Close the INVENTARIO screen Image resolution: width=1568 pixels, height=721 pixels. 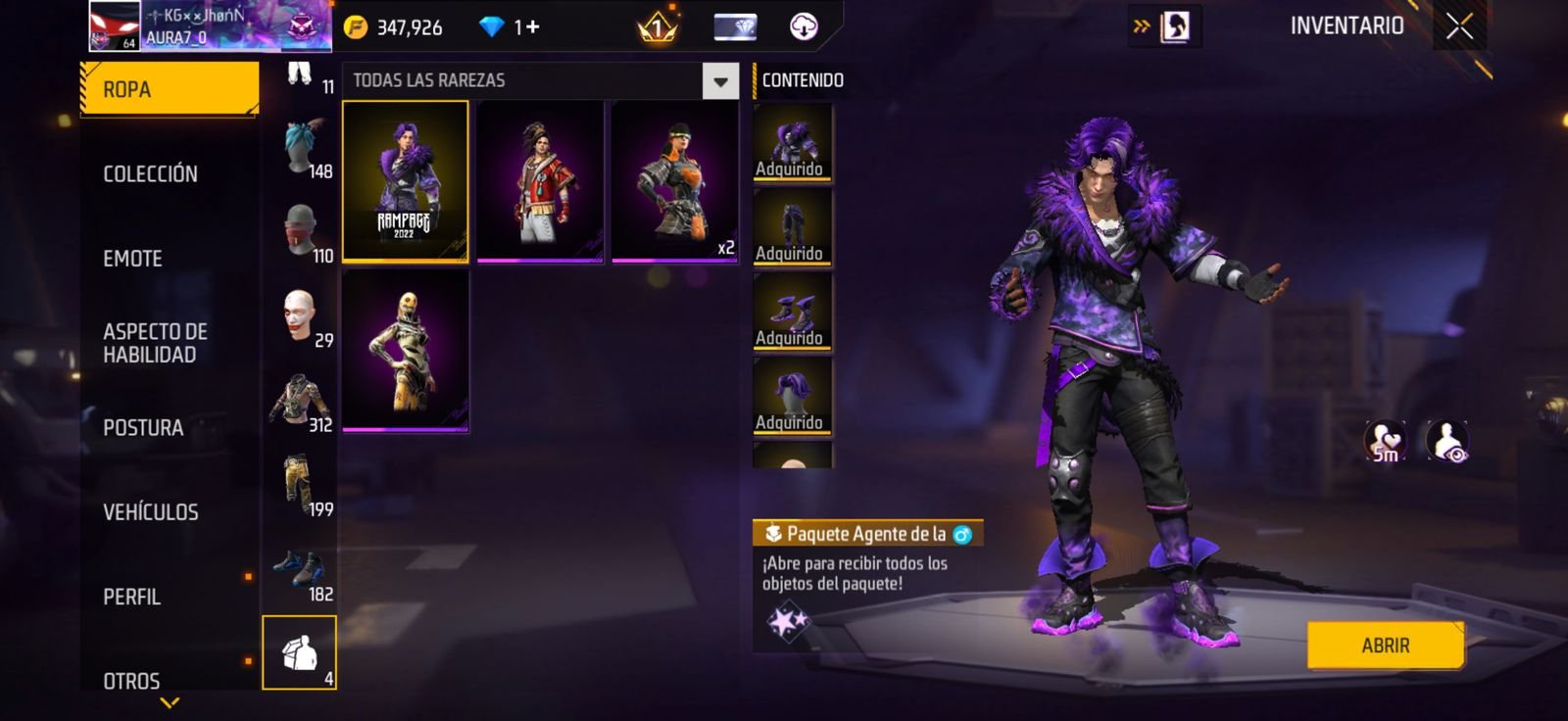point(1459,26)
